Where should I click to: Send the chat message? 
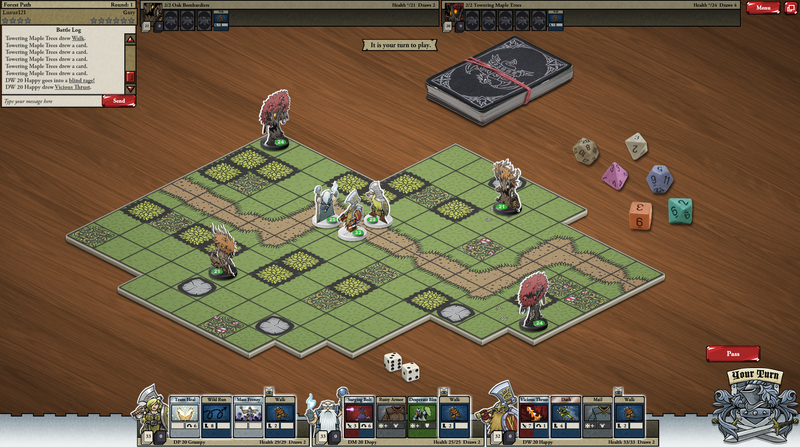[119, 101]
